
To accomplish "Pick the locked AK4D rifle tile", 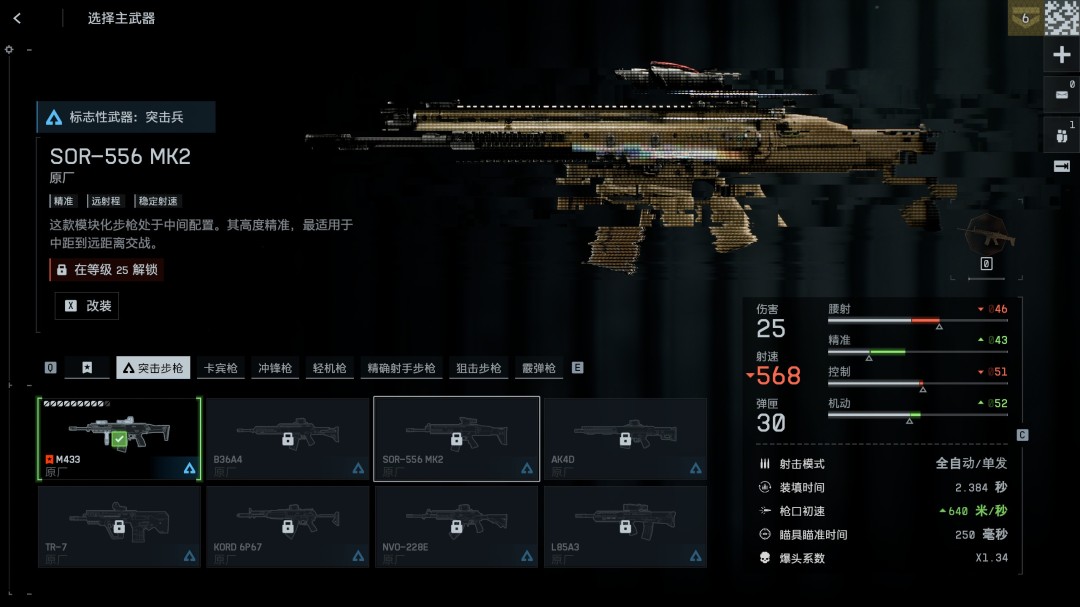I will click(x=625, y=438).
